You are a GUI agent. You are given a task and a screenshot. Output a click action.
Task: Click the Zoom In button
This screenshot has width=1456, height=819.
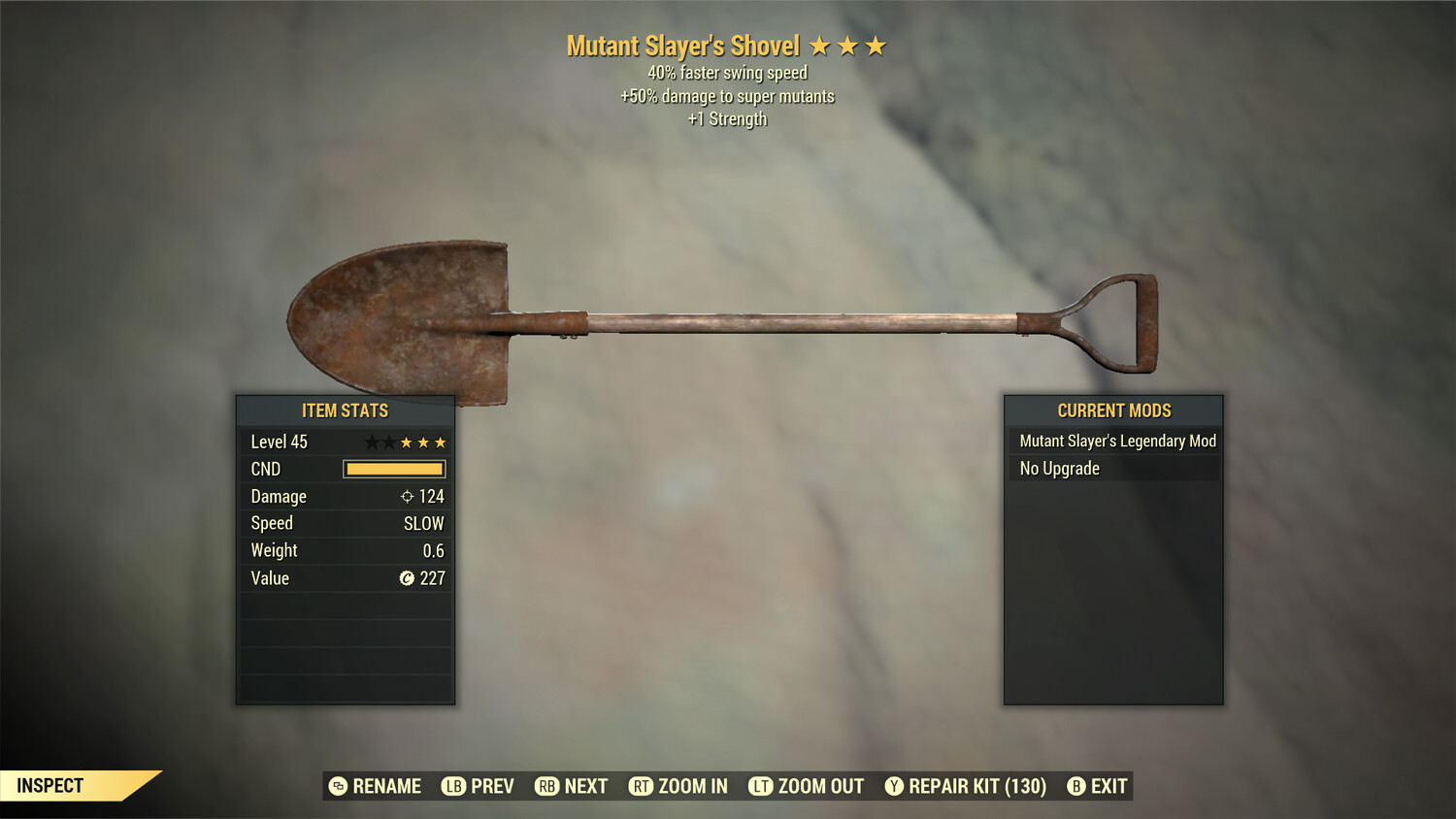tap(678, 786)
